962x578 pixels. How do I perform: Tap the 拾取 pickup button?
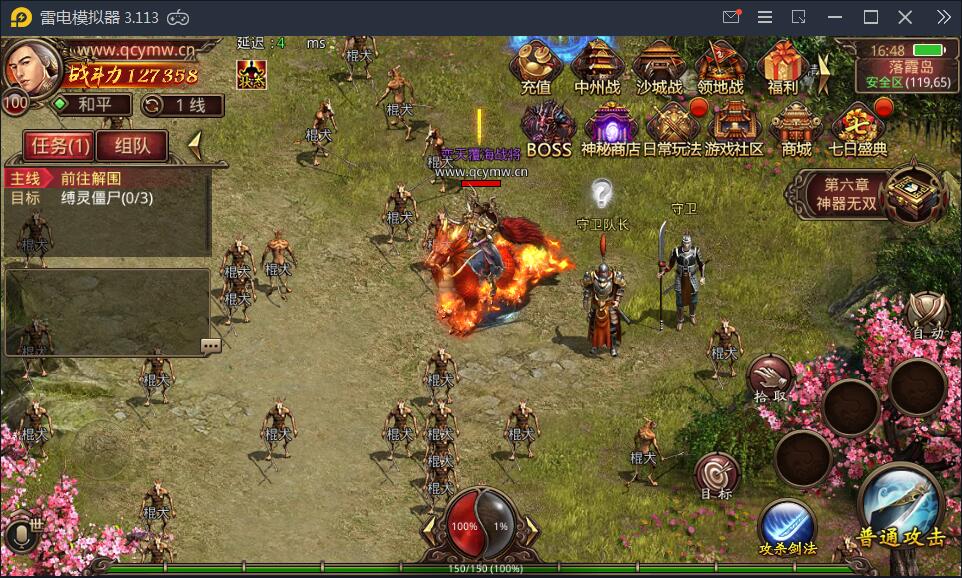pyautogui.click(x=770, y=378)
